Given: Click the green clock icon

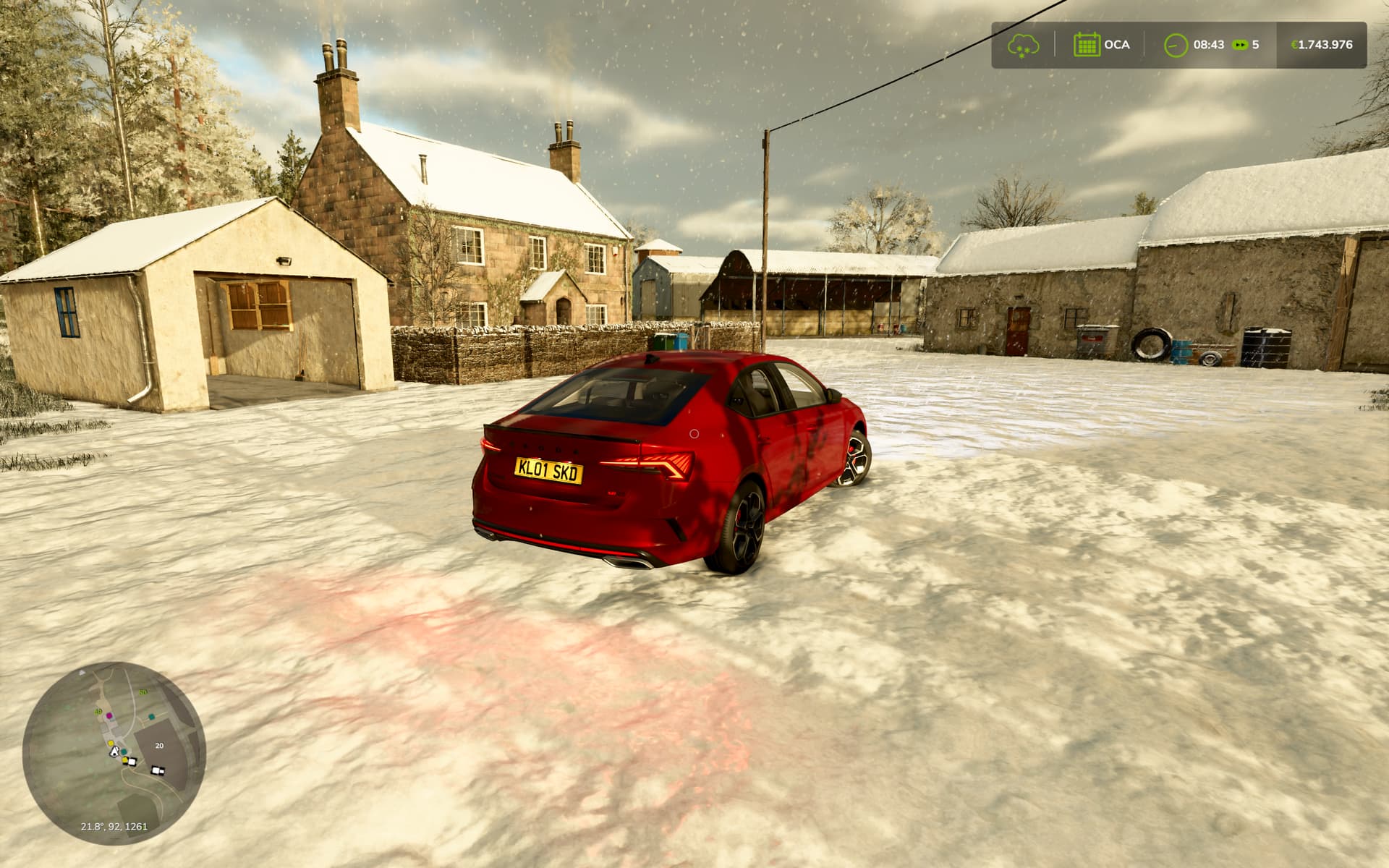Looking at the screenshot, I should click(x=1176, y=45).
